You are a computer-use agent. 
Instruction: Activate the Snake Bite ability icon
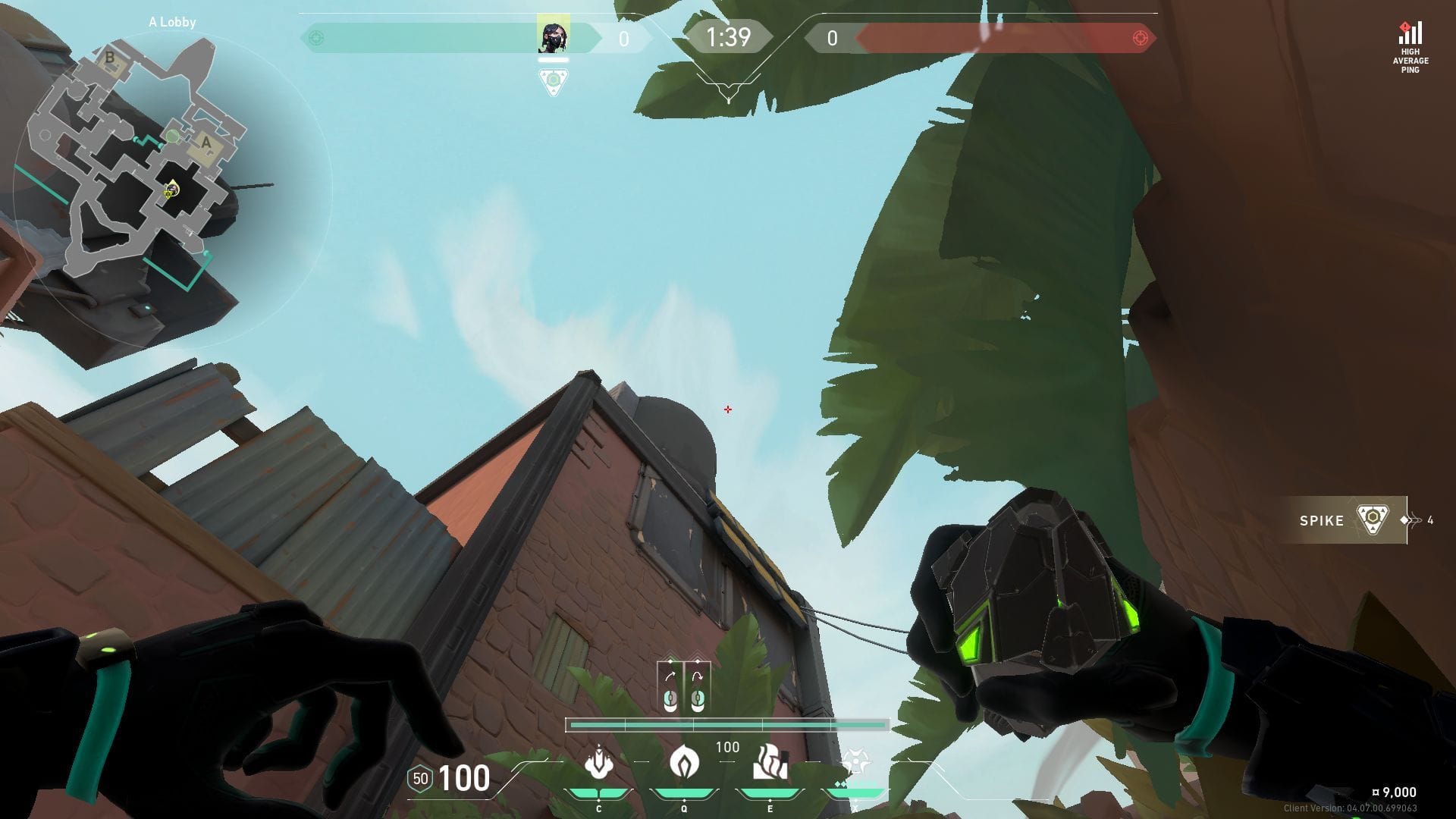[x=599, y=763]
